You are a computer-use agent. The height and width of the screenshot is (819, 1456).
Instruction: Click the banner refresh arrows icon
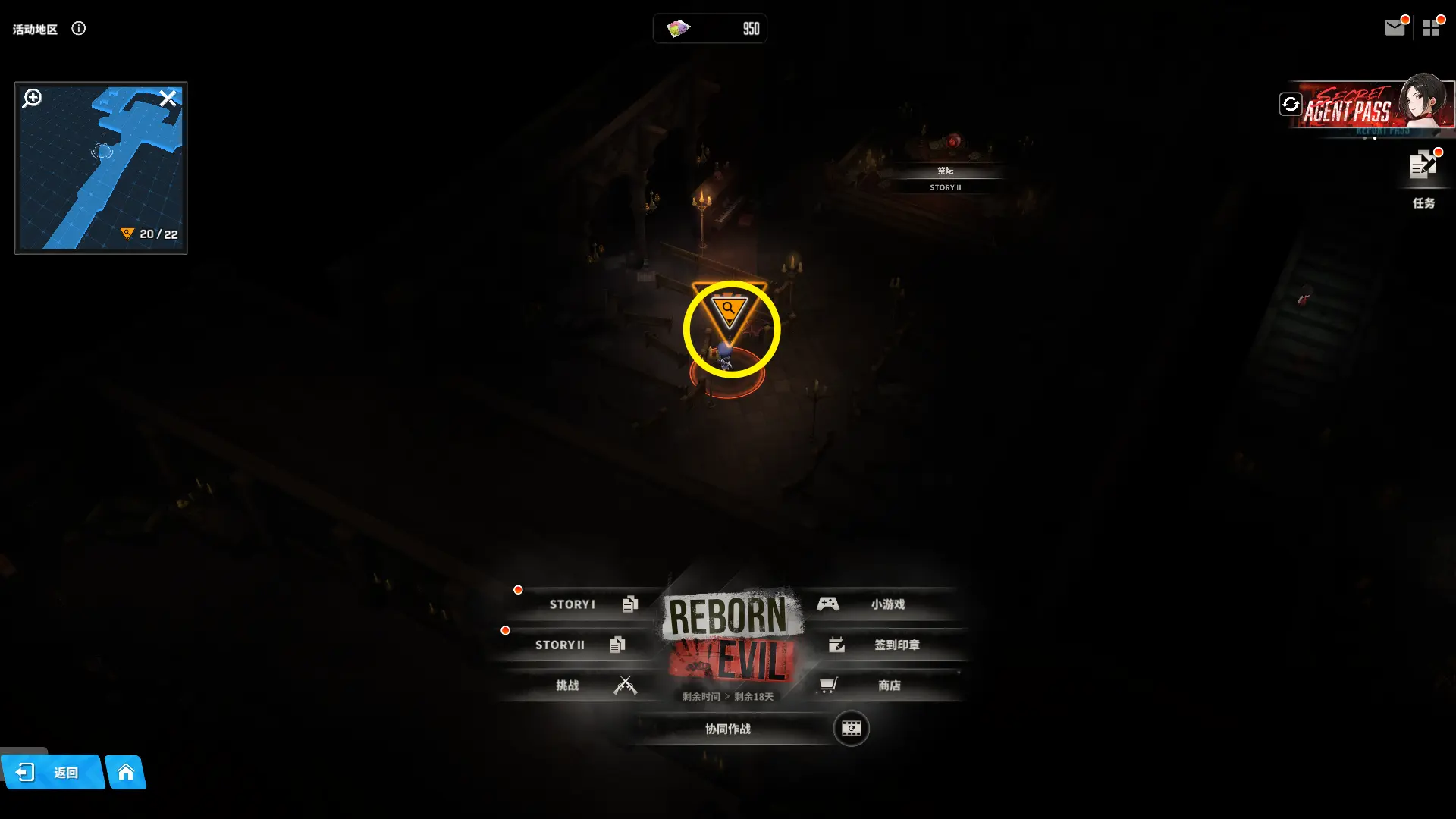click(x=1290, y=104)
